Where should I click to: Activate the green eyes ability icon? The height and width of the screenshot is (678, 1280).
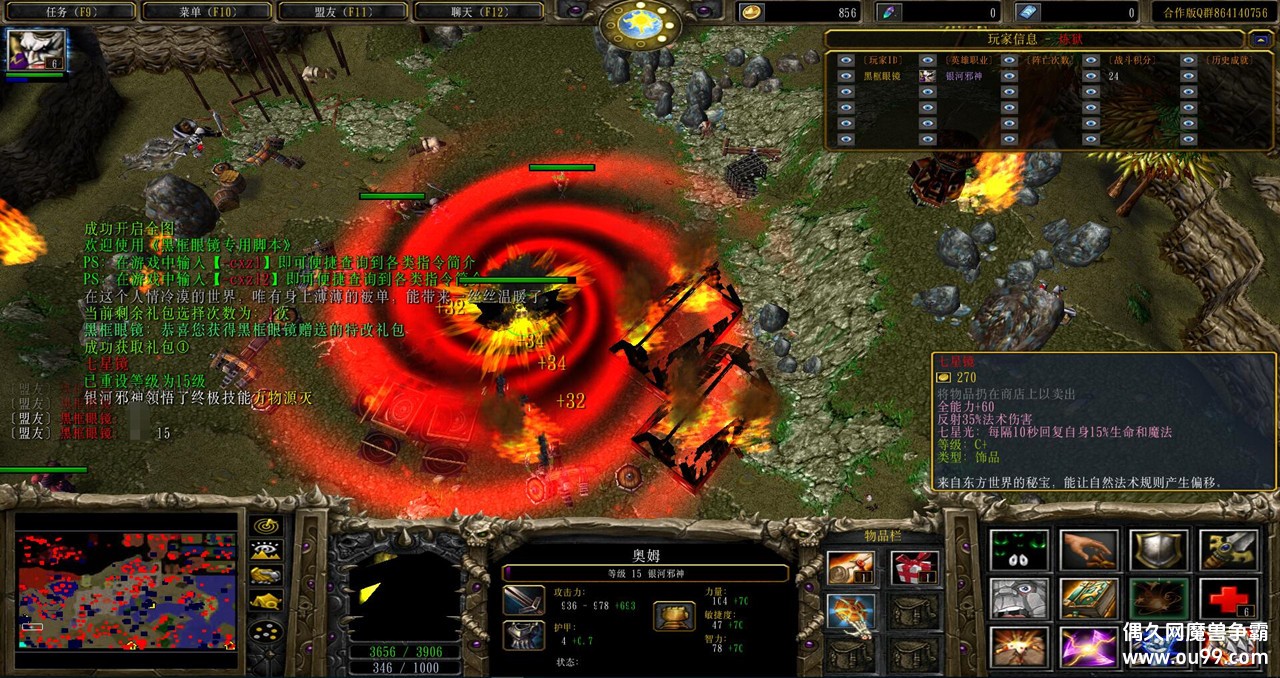[x=1019, y=551]
